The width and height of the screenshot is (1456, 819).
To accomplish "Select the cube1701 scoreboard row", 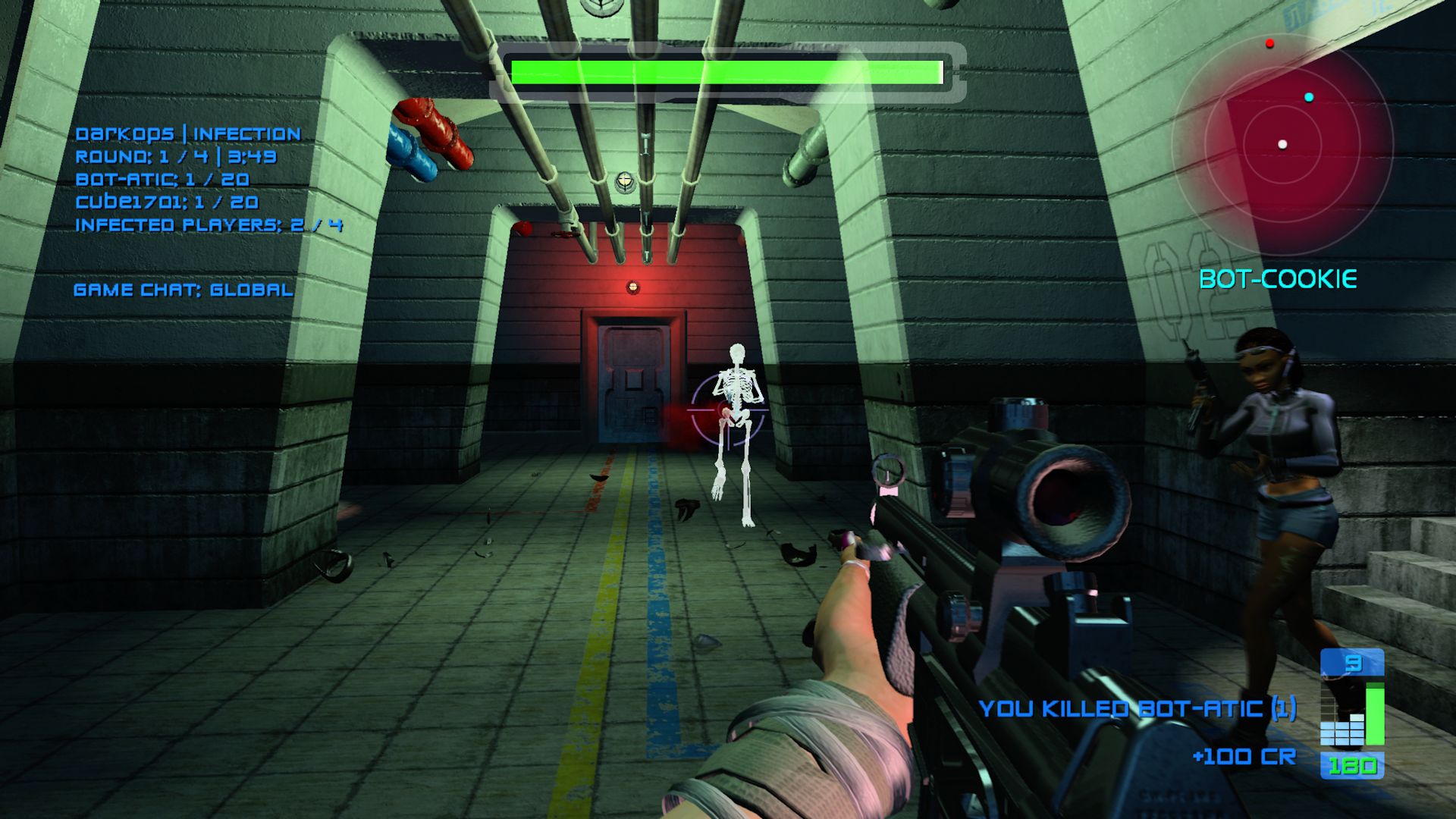I will tap(167, 202).
